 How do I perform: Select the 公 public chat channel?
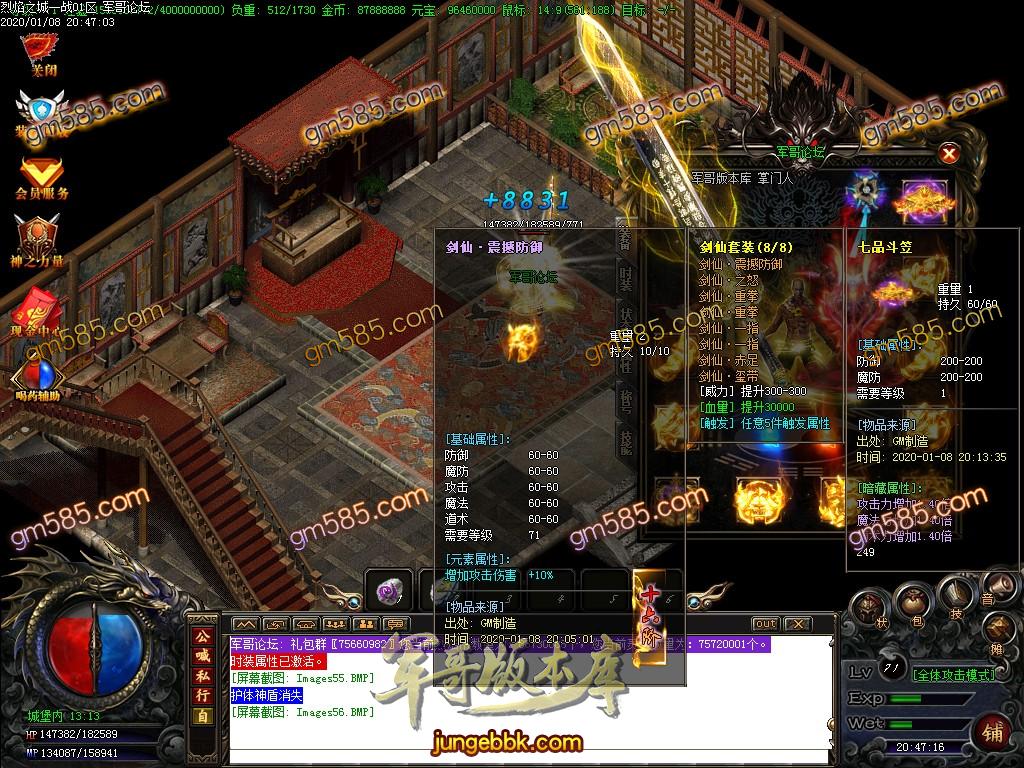pos(203,636)
